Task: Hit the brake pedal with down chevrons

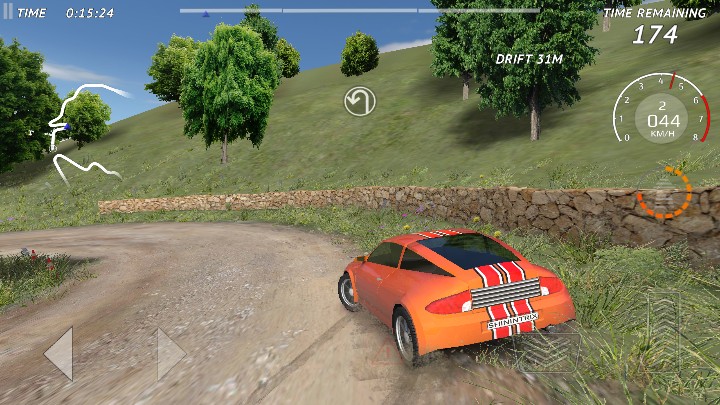Action: [x=546, y=350]
